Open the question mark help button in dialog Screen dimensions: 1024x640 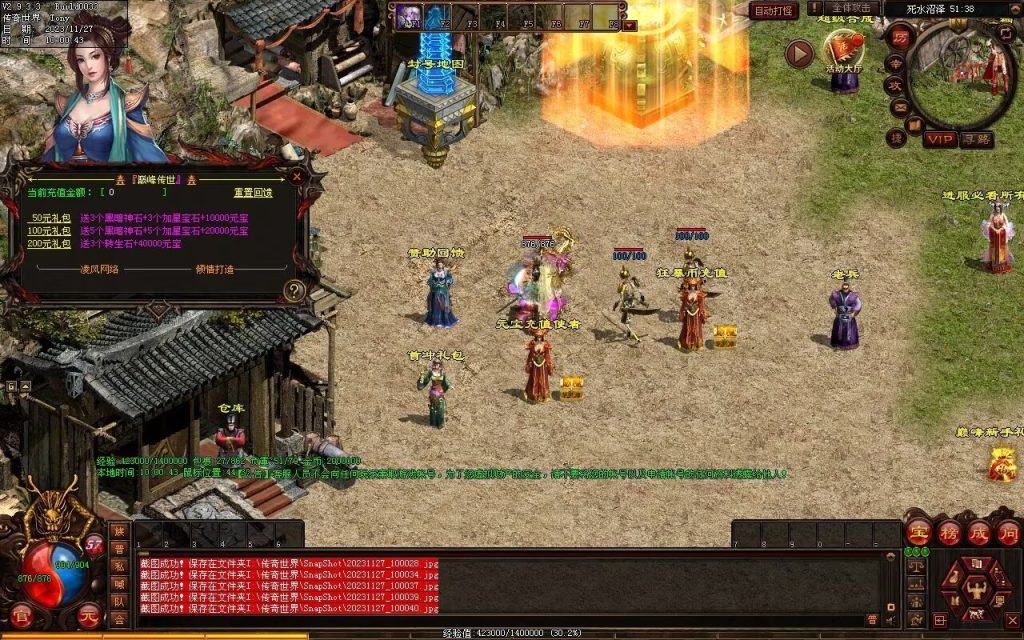(x=294, y=291)
